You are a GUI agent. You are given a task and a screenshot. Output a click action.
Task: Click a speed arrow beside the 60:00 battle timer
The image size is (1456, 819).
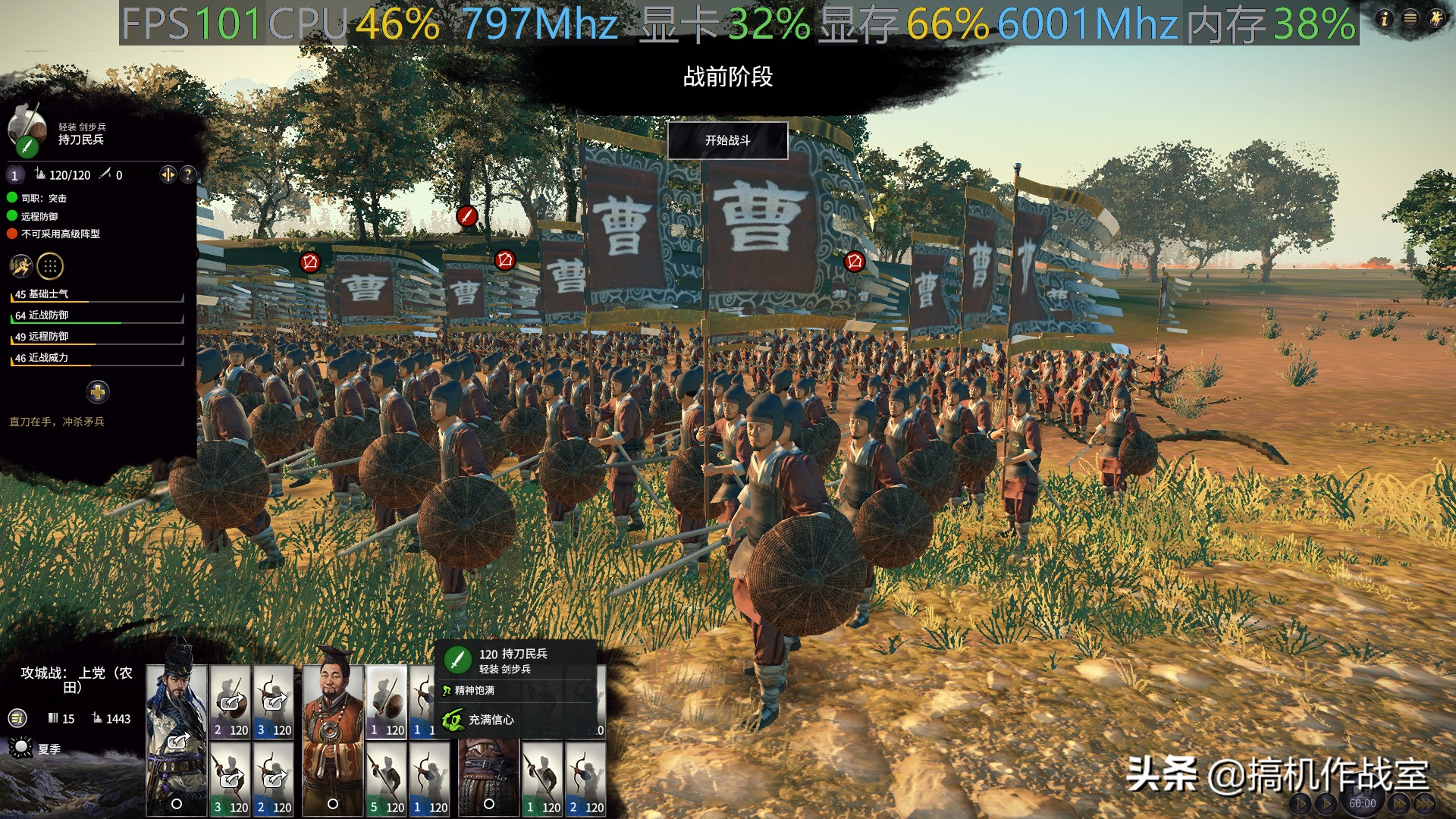[1398, 804]
